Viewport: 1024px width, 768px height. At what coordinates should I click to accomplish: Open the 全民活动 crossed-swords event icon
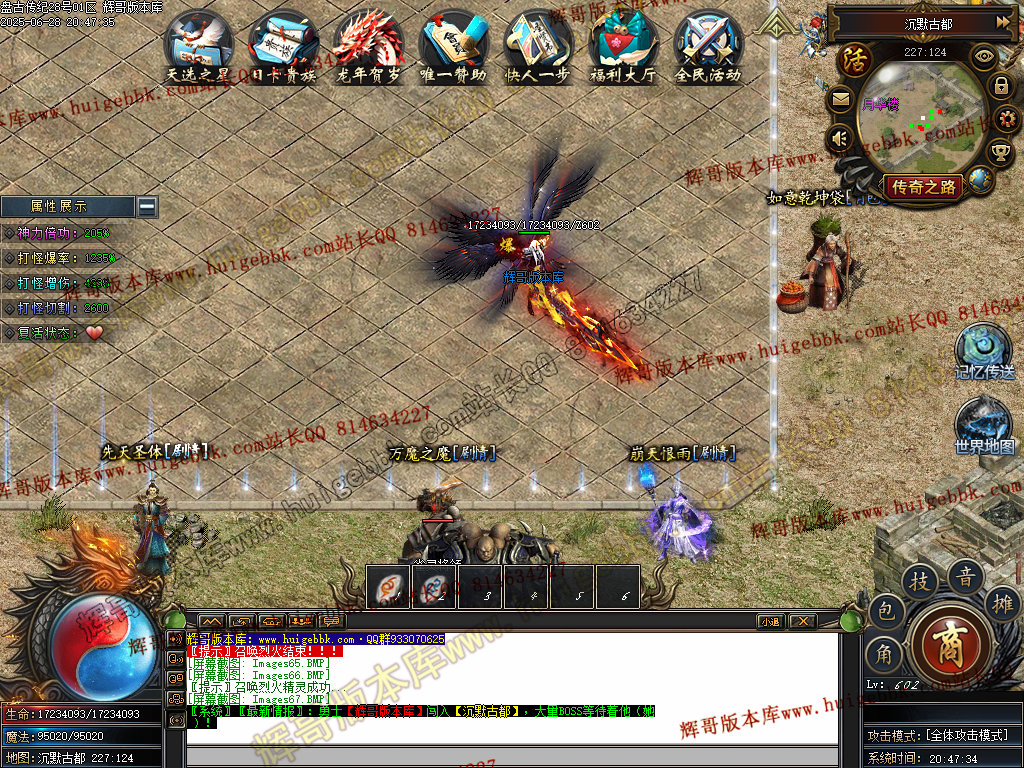coord(708,43)
